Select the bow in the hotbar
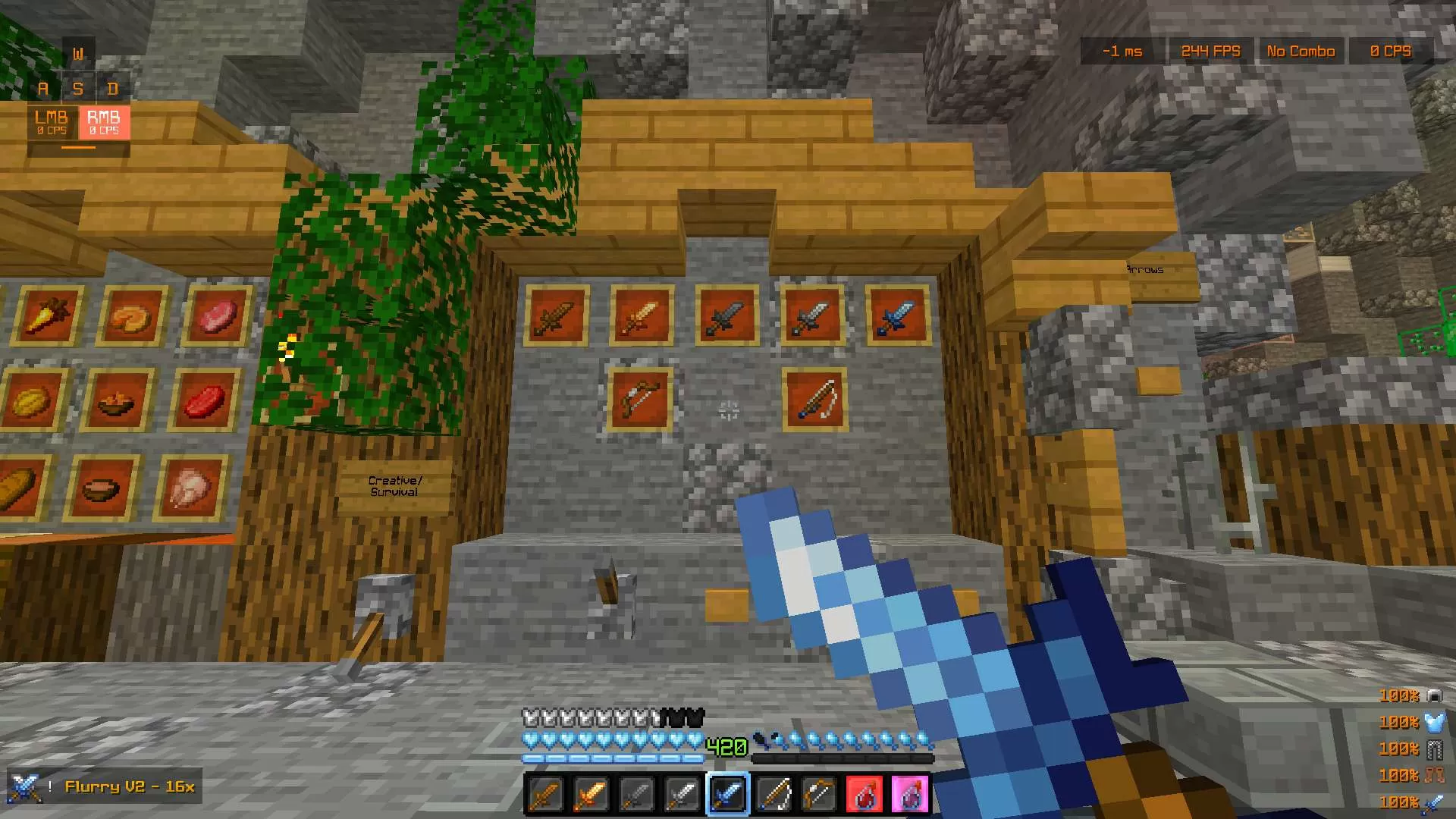 775,794
